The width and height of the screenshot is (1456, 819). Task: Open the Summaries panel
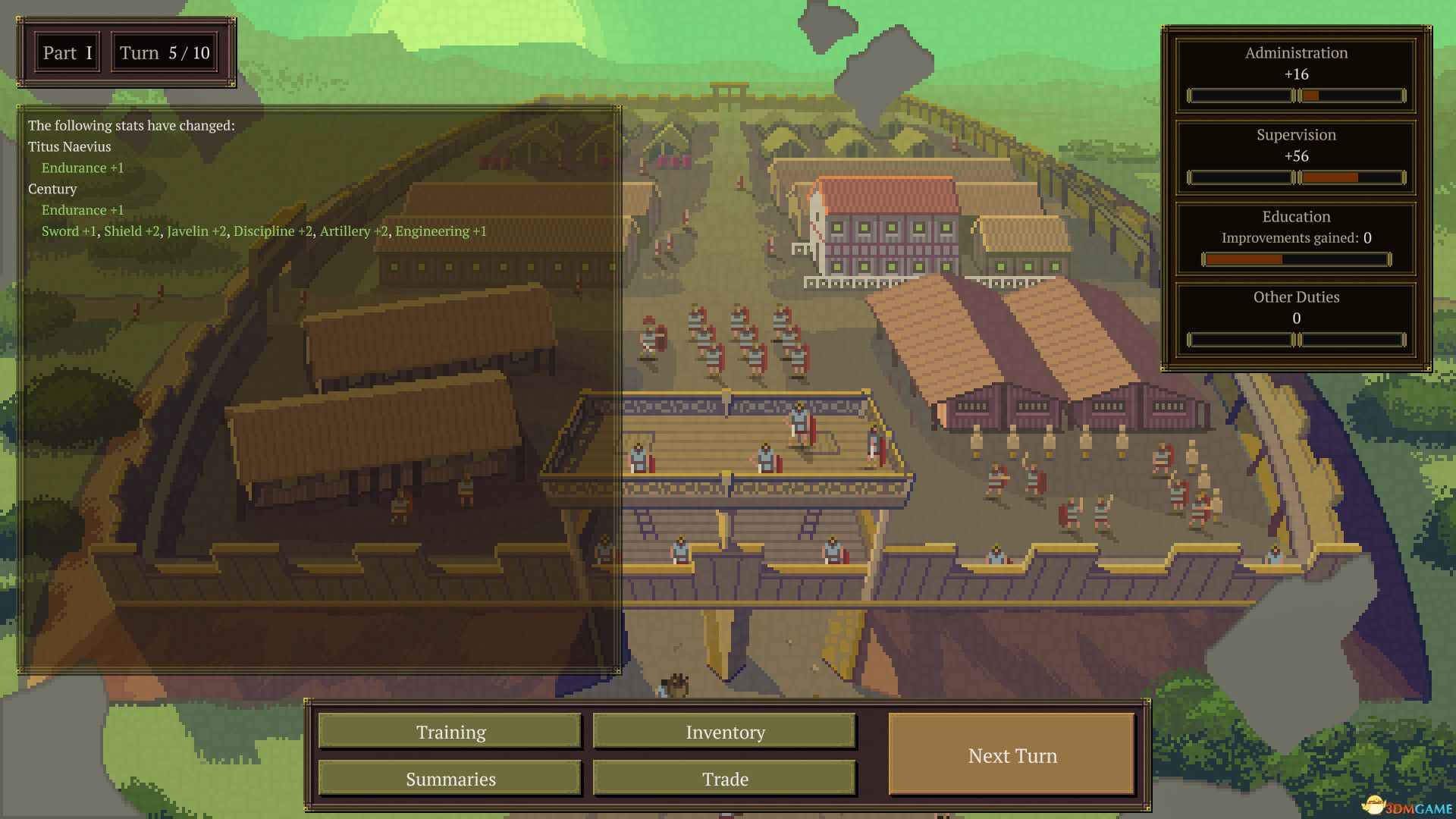[x=450, y=778]
